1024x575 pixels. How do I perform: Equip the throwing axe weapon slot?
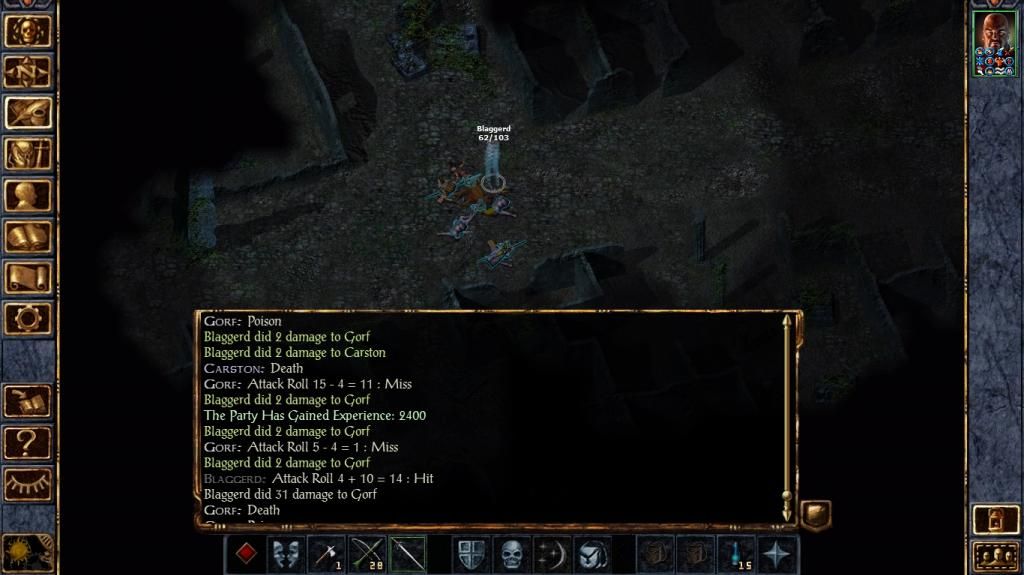tap(327, 553)
